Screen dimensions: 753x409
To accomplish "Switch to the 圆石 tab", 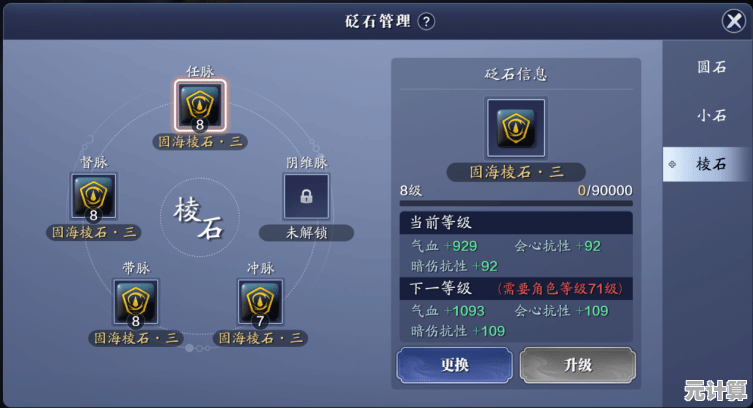I will 711,67.
